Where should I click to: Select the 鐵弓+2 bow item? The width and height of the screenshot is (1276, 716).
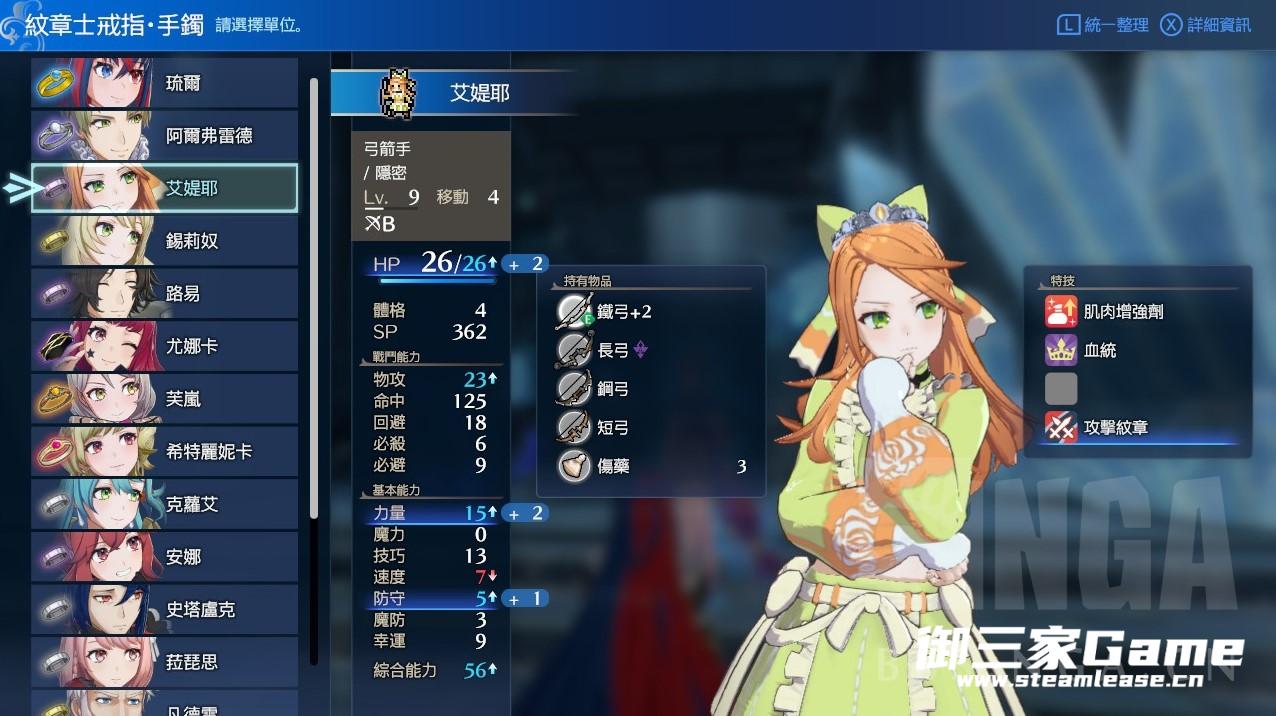[624, 312]
